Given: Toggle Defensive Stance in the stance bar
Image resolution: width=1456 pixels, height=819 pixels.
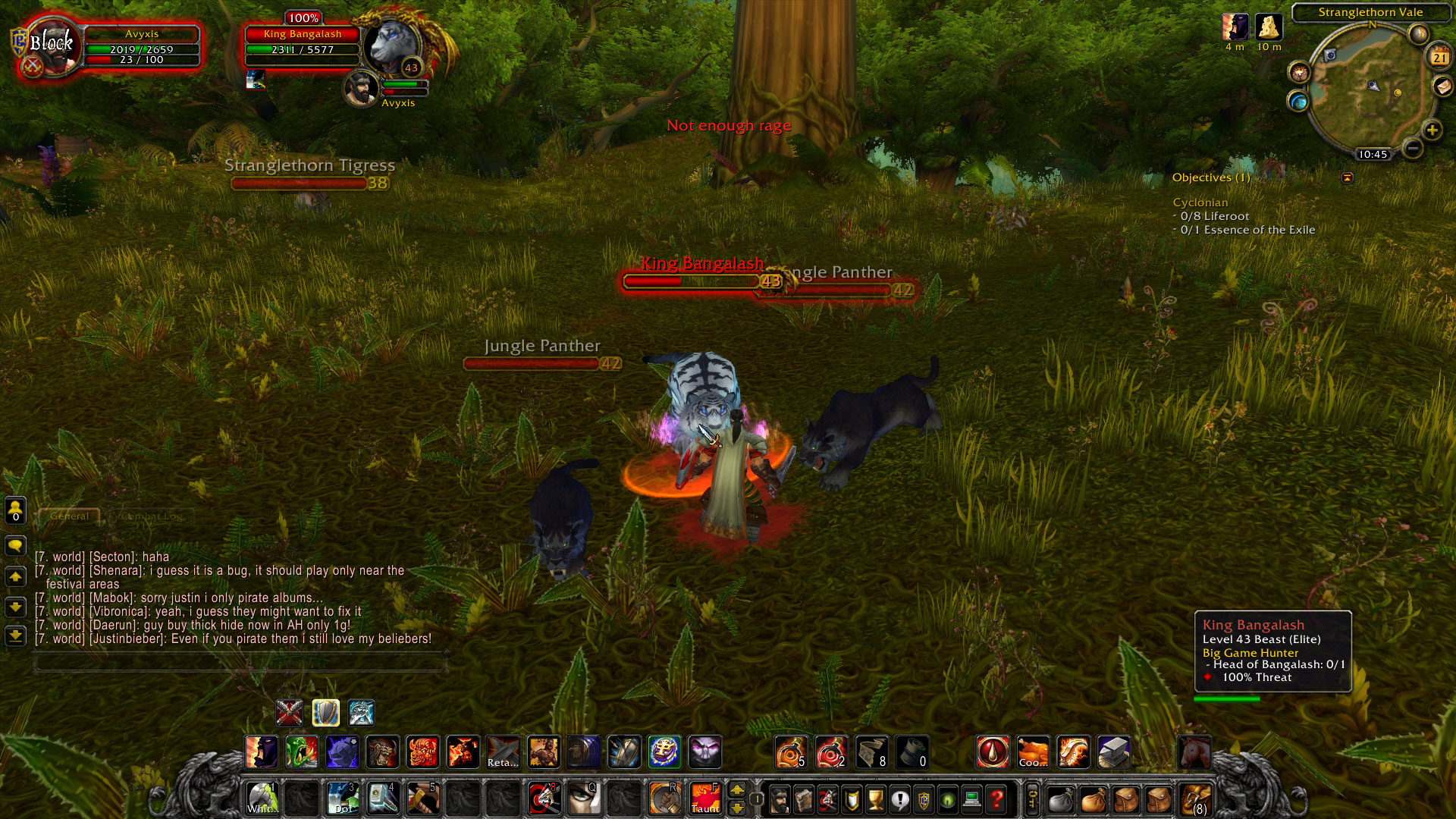Looking at the screenshot, I should pos(325,713).
